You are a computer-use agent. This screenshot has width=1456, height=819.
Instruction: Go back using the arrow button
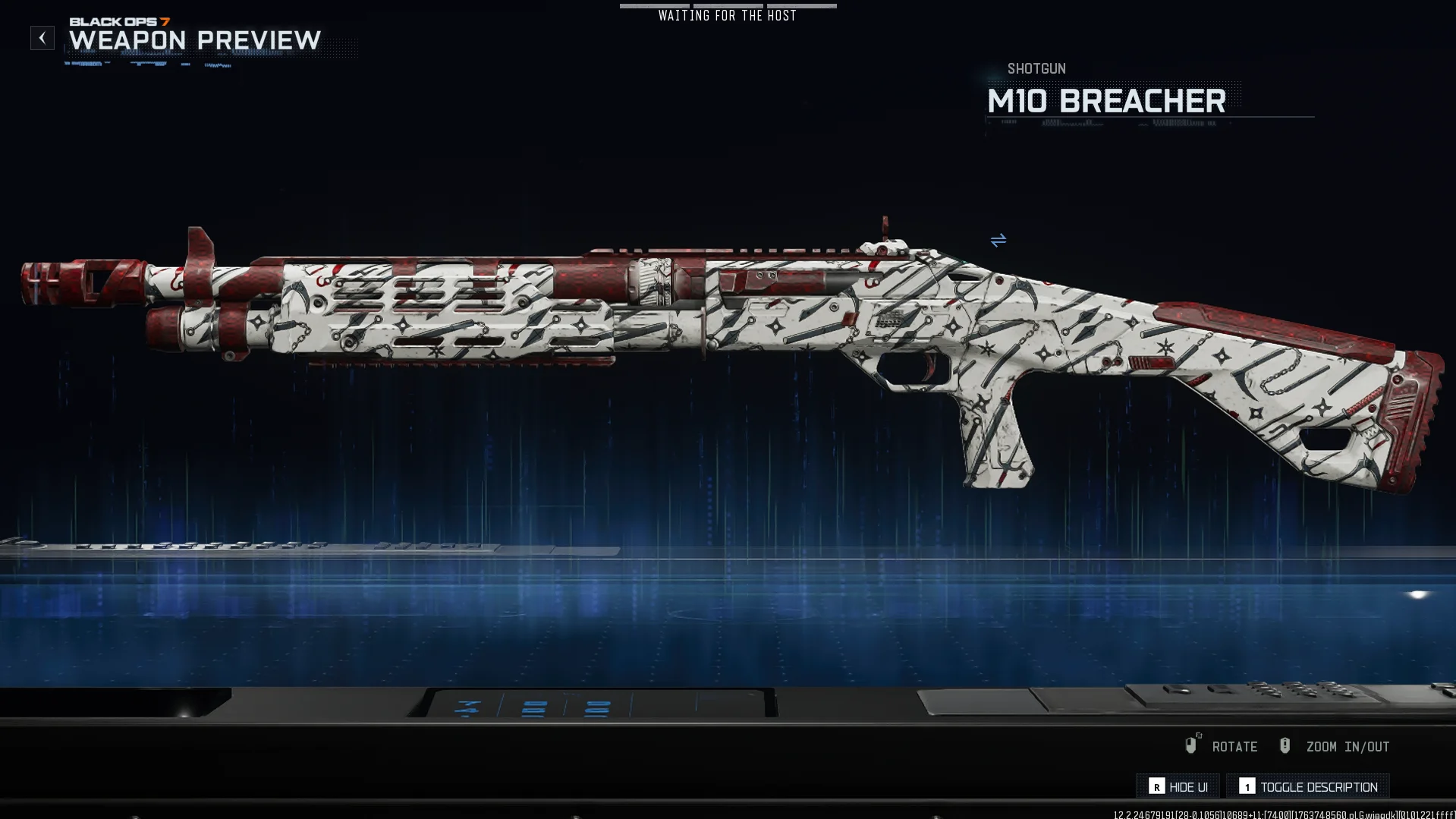(x=42, y=38)
